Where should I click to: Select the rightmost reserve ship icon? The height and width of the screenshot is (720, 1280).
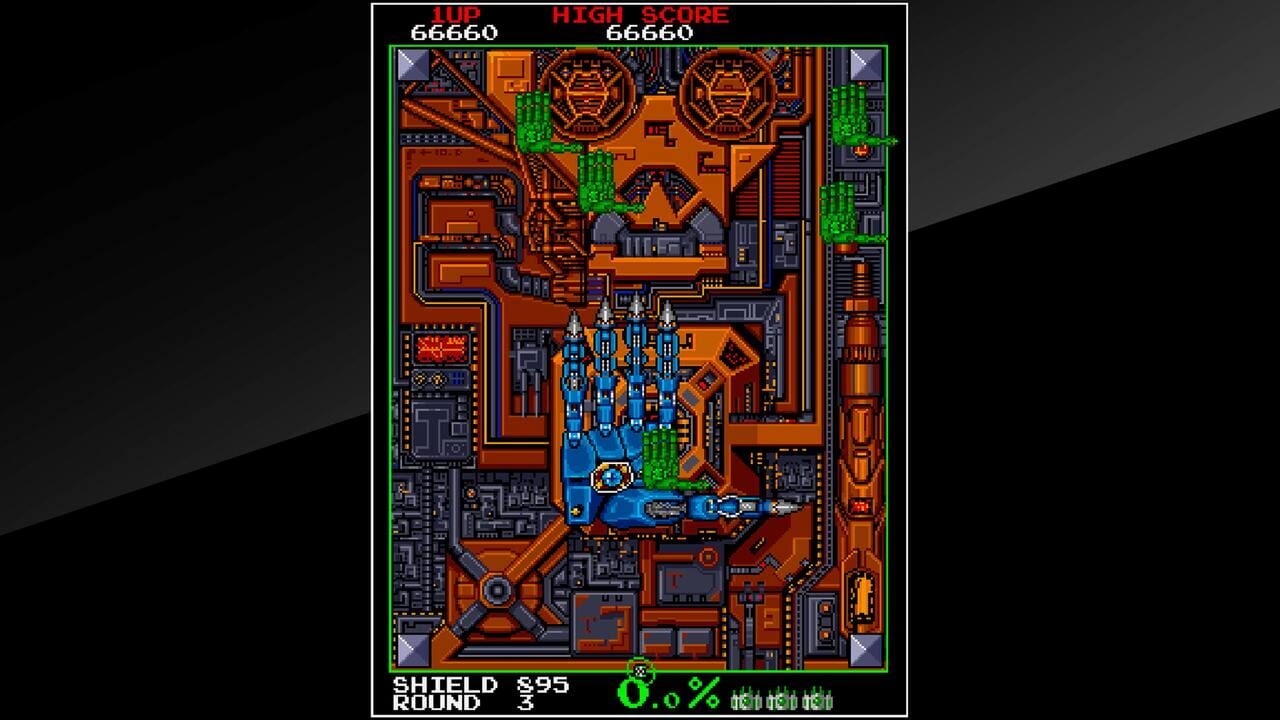pos(815,700)
